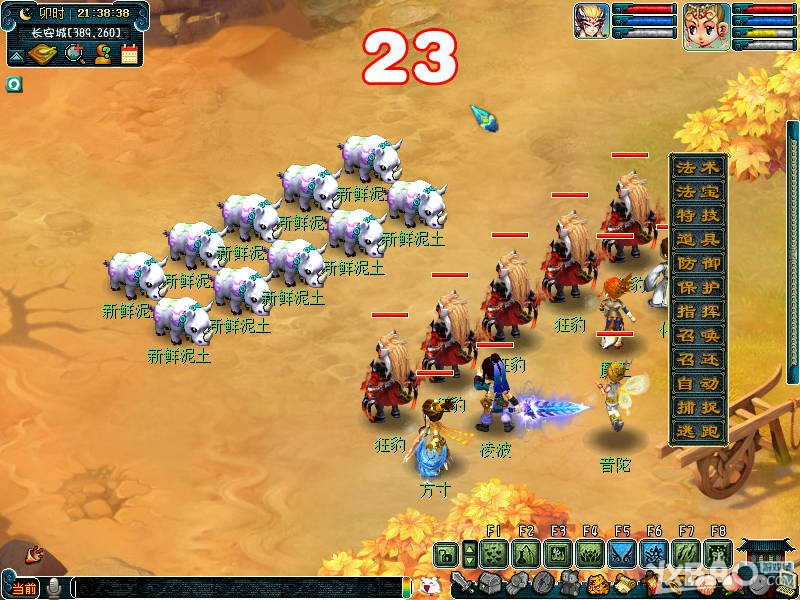Viewport: 800px width, 600px height.
Task: Choose 召唤 to summon a pet
Action: point(697,335)
